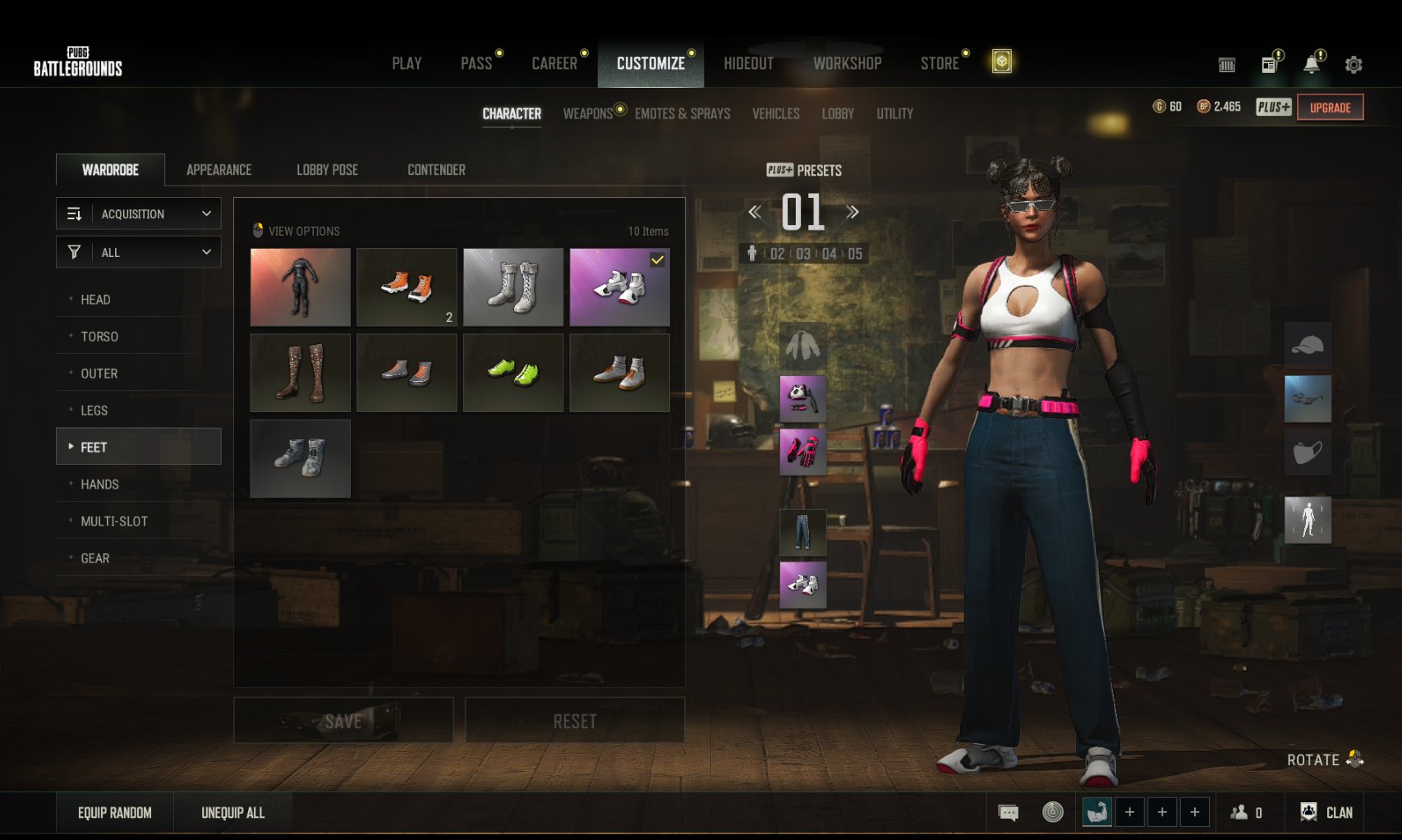Click the Upgrade button for Plus
Screen dimensions: 1402x840
[x=1330, y=108]
